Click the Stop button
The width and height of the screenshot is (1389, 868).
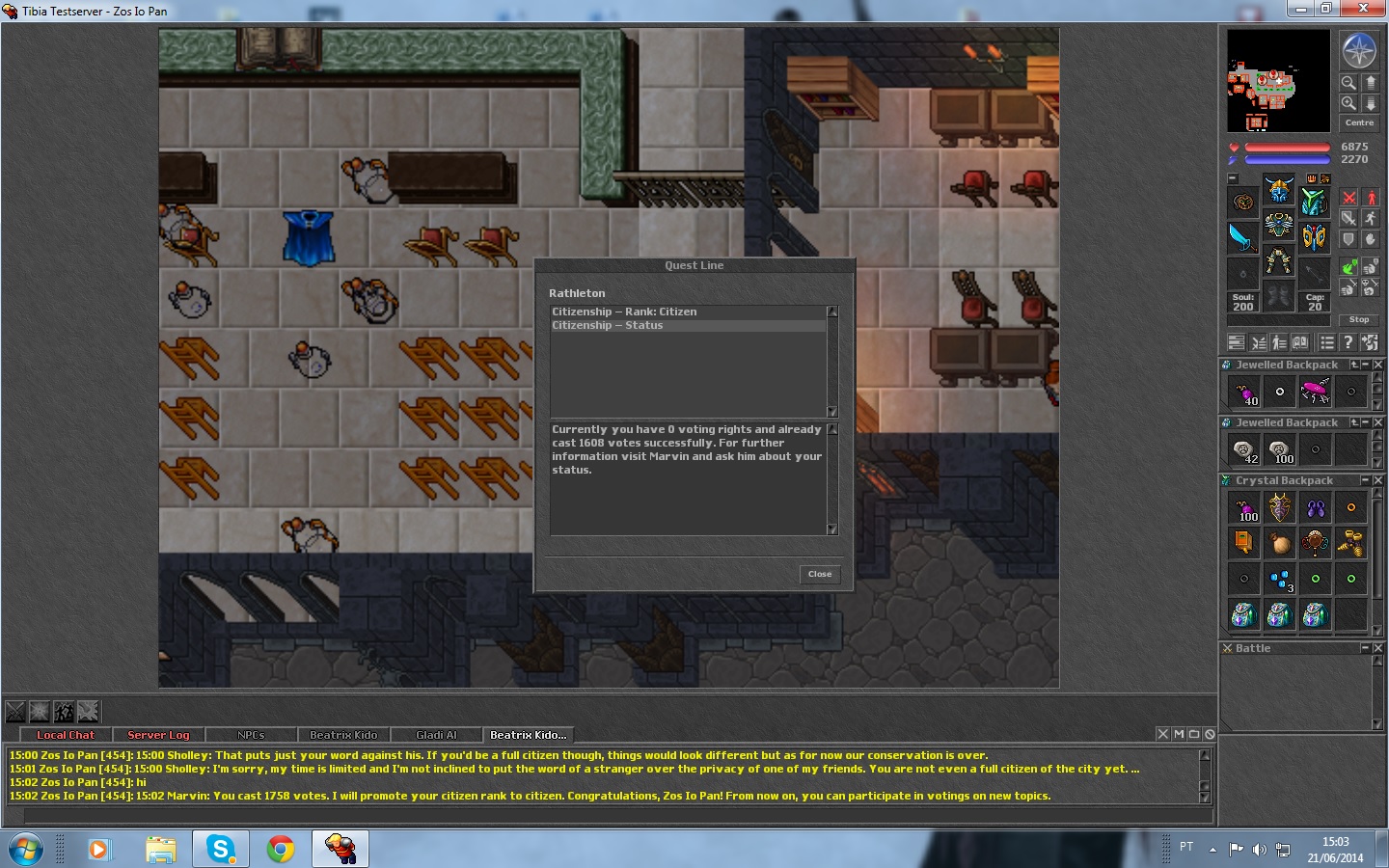coord(1359,319)
